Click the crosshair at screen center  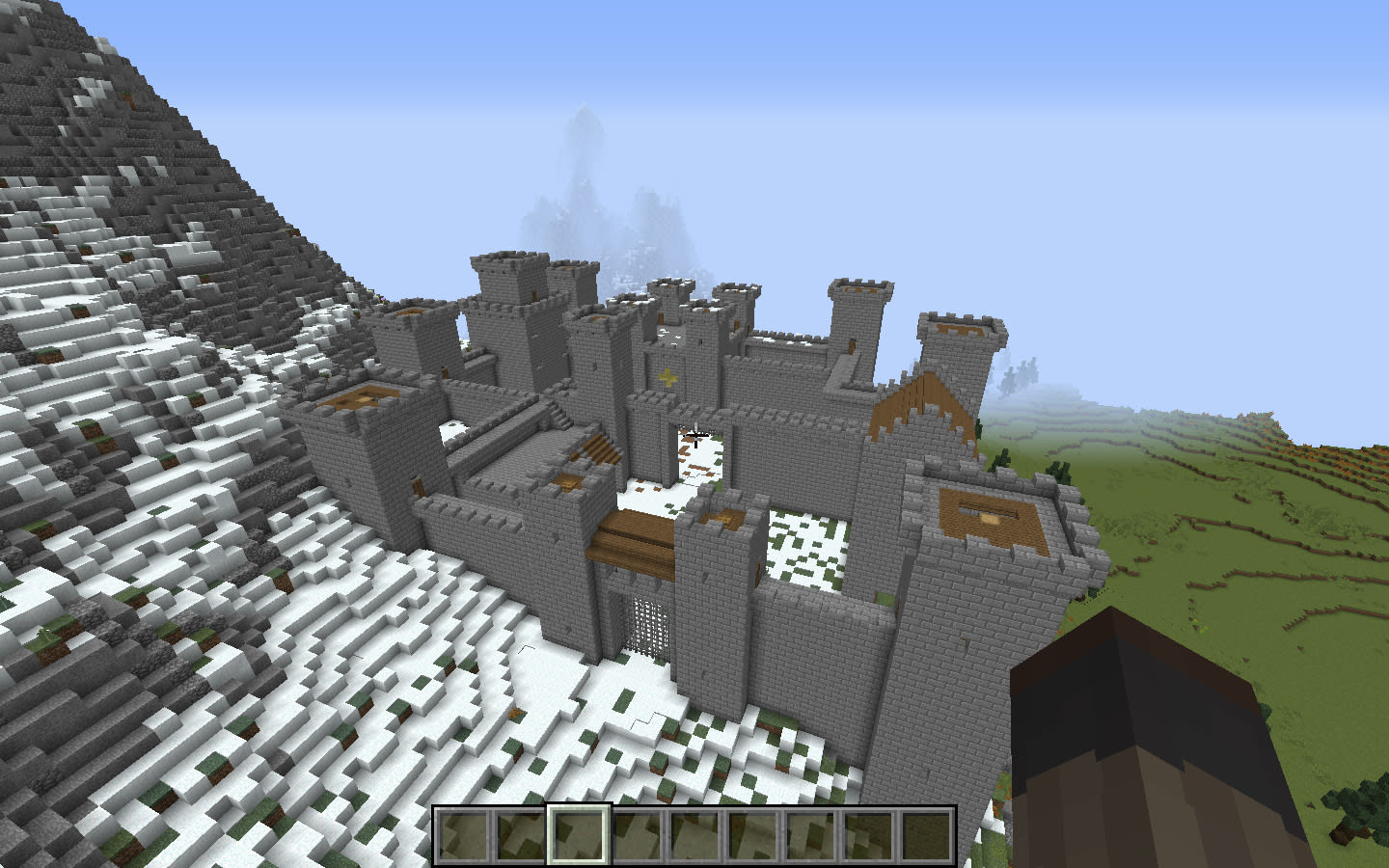coord(694,436)
